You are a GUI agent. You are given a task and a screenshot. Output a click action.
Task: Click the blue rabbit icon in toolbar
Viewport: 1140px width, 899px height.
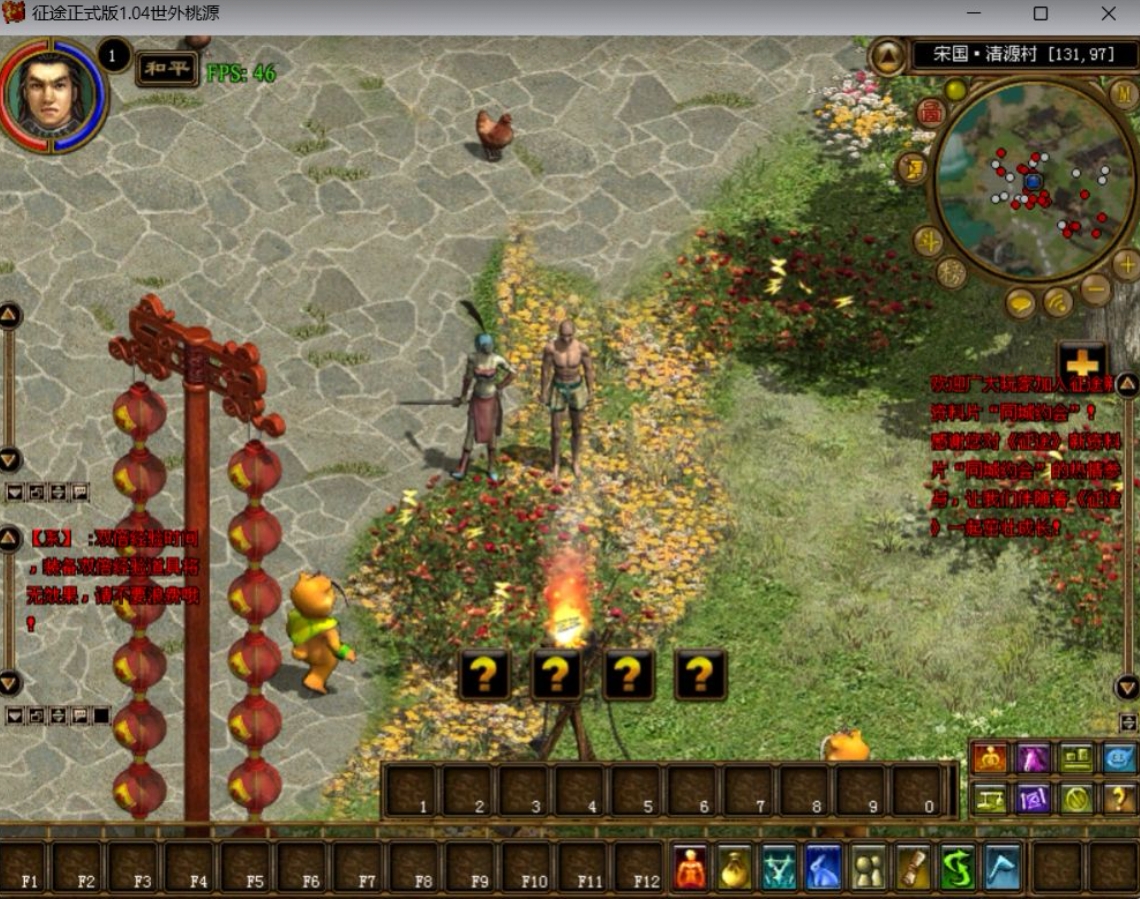click(x=823, y=868)
